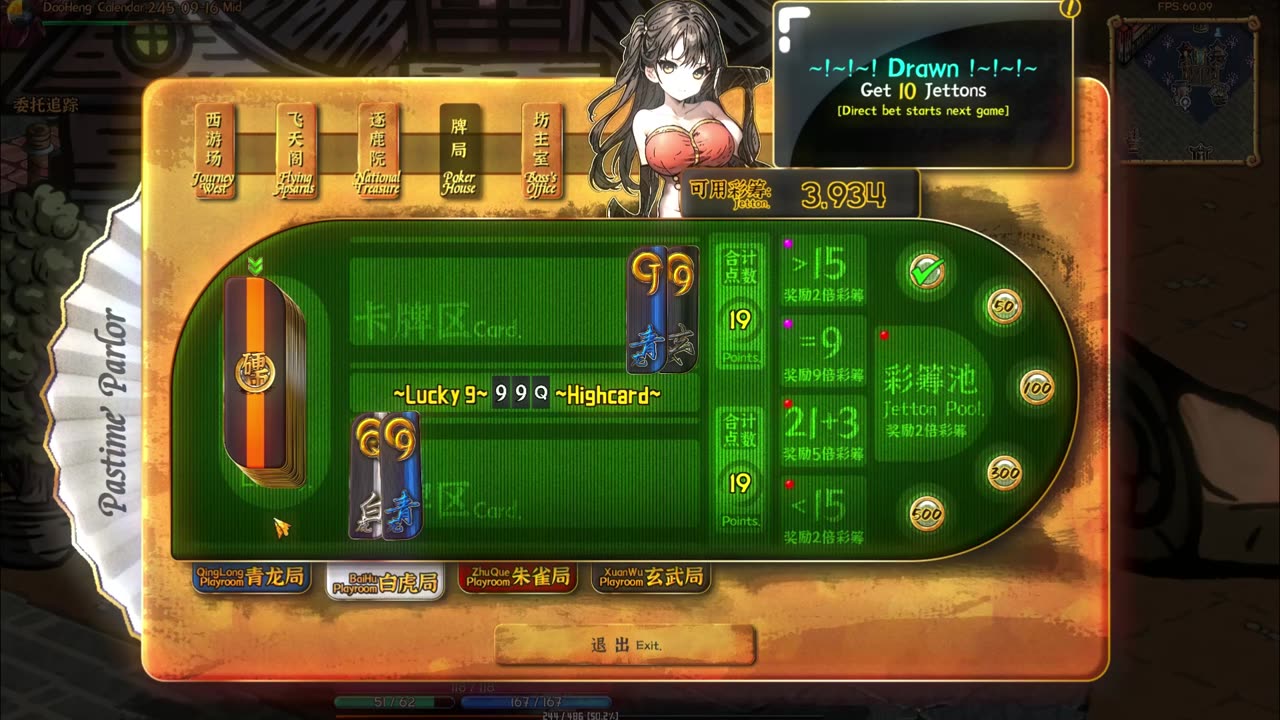Open the Boss's Office tab
This screenshot has width=1280, height=720.
pyautogui.click(x=541, y=151)
